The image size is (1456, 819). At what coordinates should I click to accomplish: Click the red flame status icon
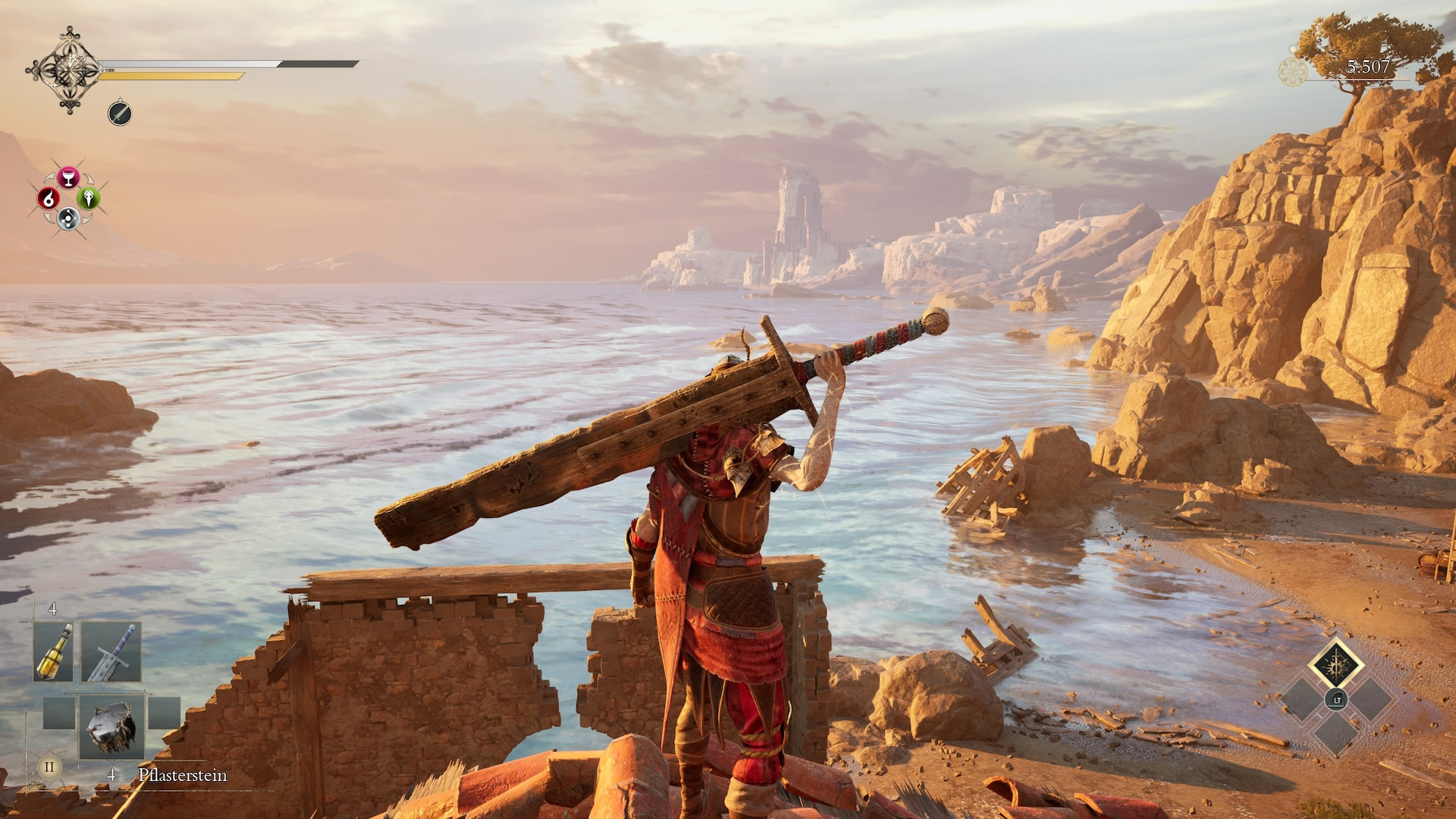pyautogui.click(x=49, y=199)
